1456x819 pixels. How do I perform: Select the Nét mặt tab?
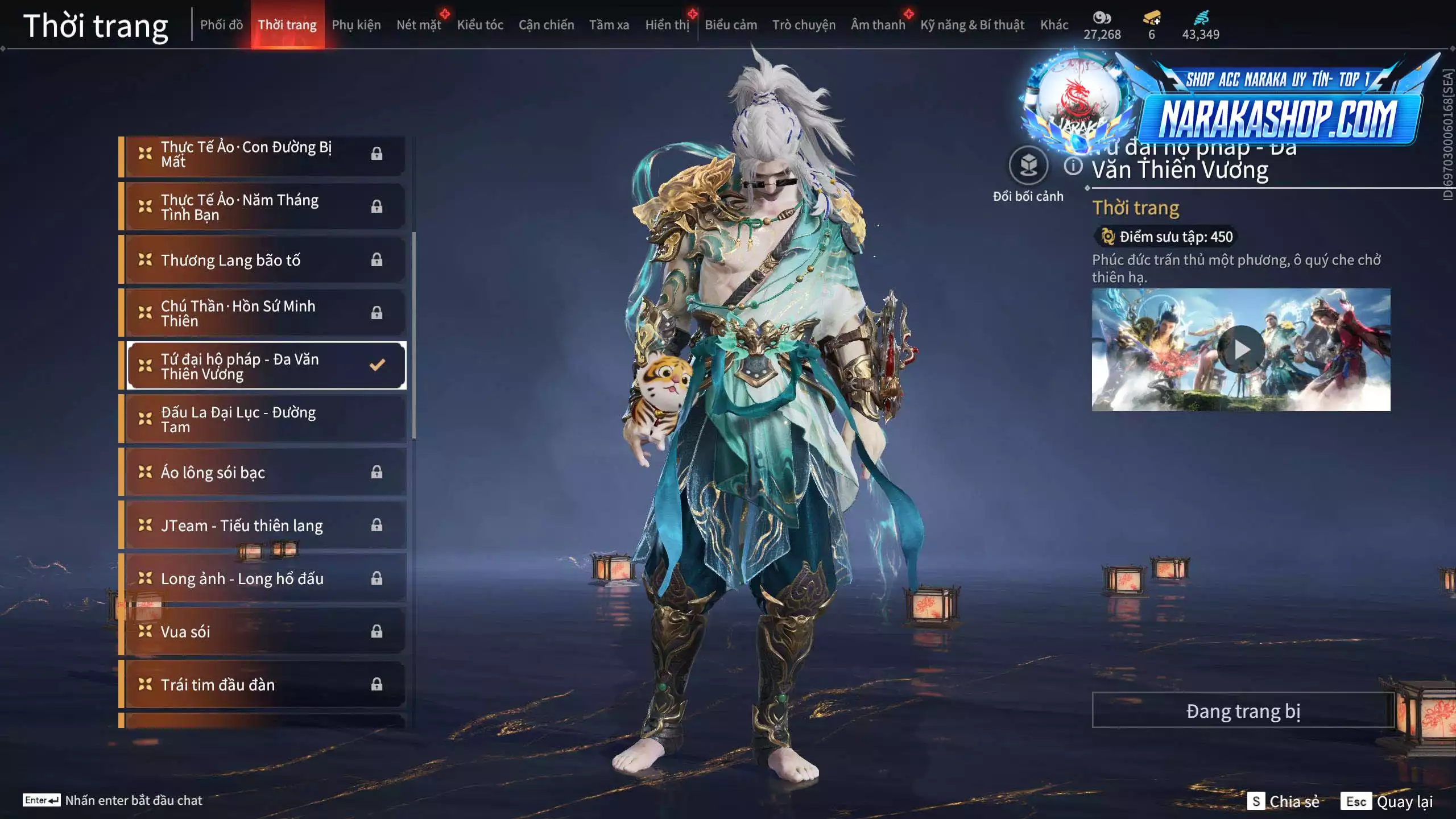tap(419, 25)
